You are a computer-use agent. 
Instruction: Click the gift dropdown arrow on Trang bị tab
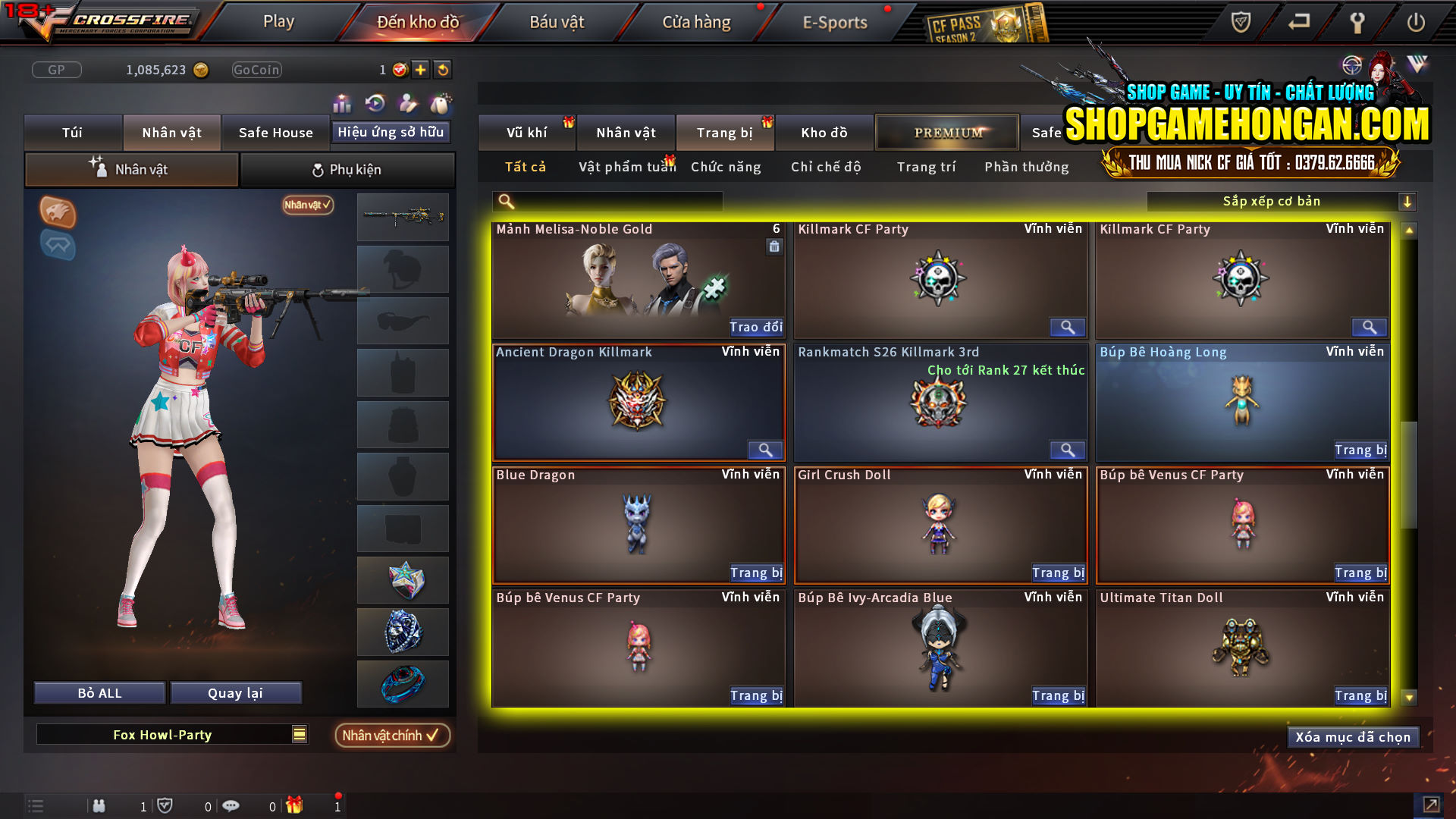766,121
